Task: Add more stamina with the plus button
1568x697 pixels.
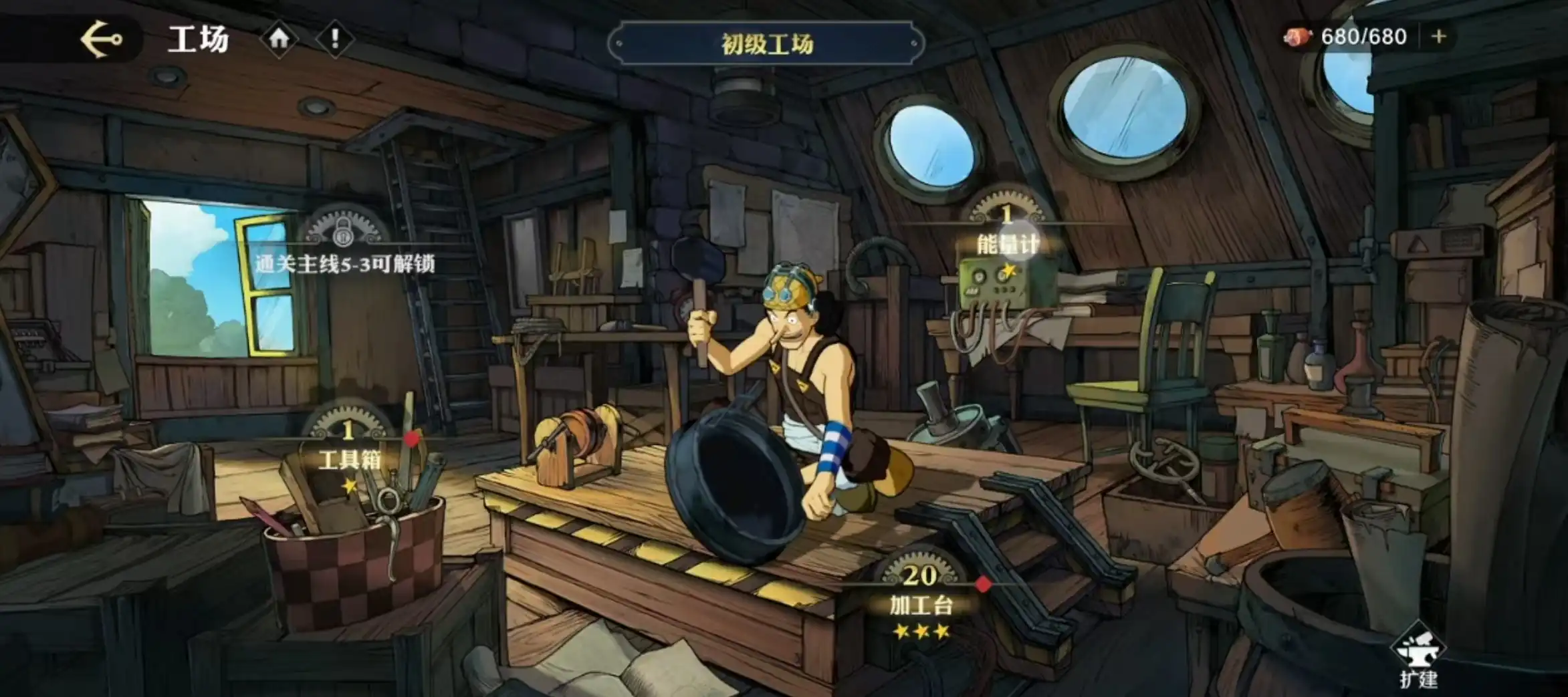Action: coord(1439,36)
